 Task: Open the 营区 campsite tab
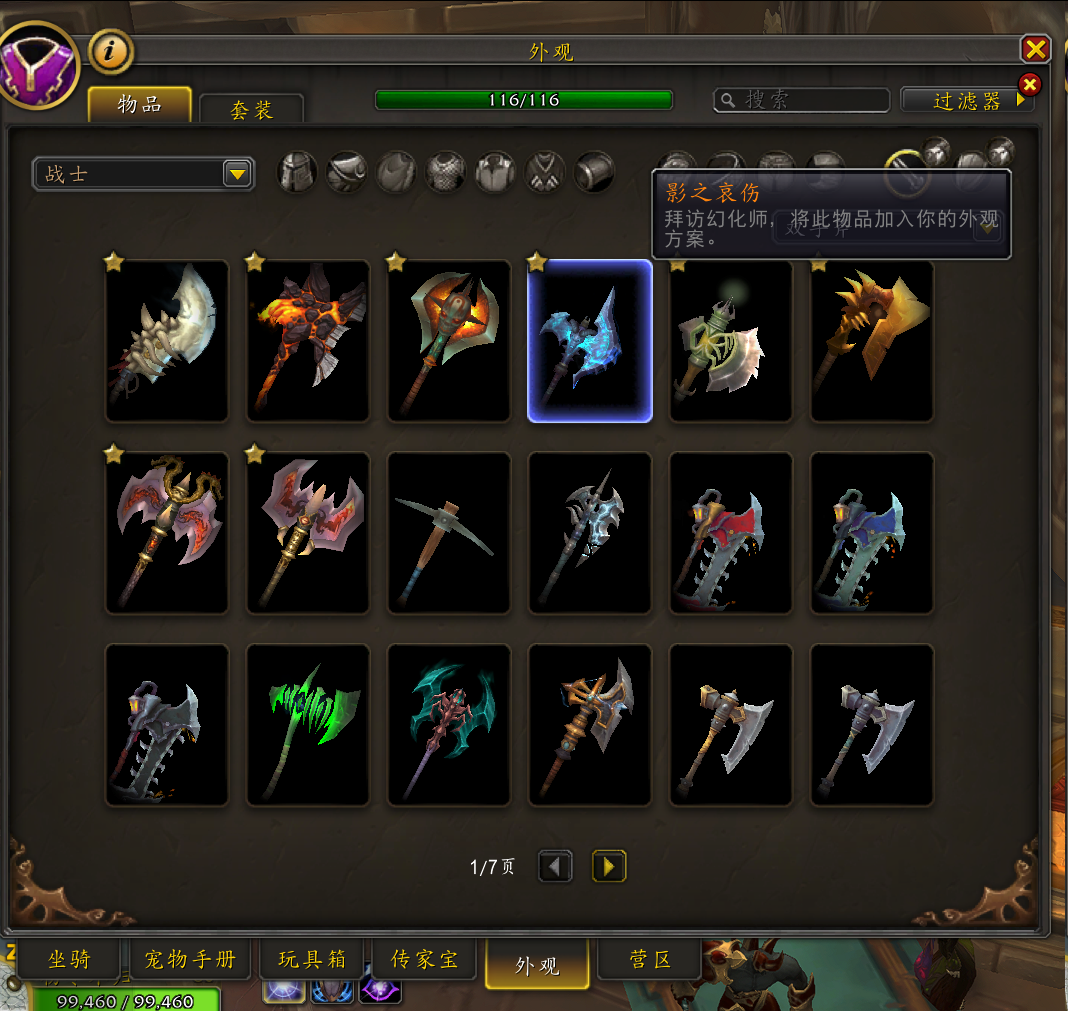click(x=650, y=961)
